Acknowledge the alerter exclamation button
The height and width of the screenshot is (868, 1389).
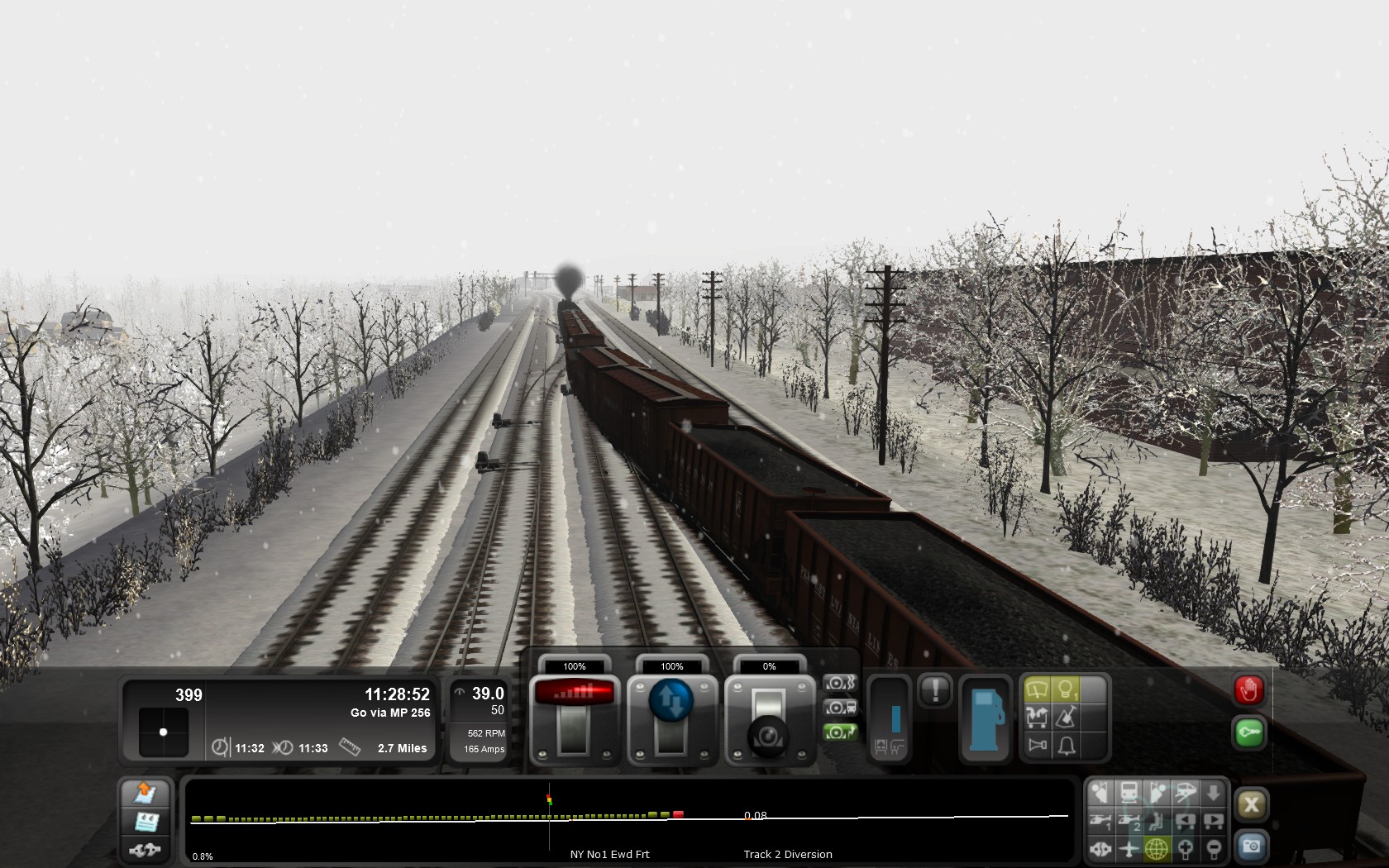(935, 689)
